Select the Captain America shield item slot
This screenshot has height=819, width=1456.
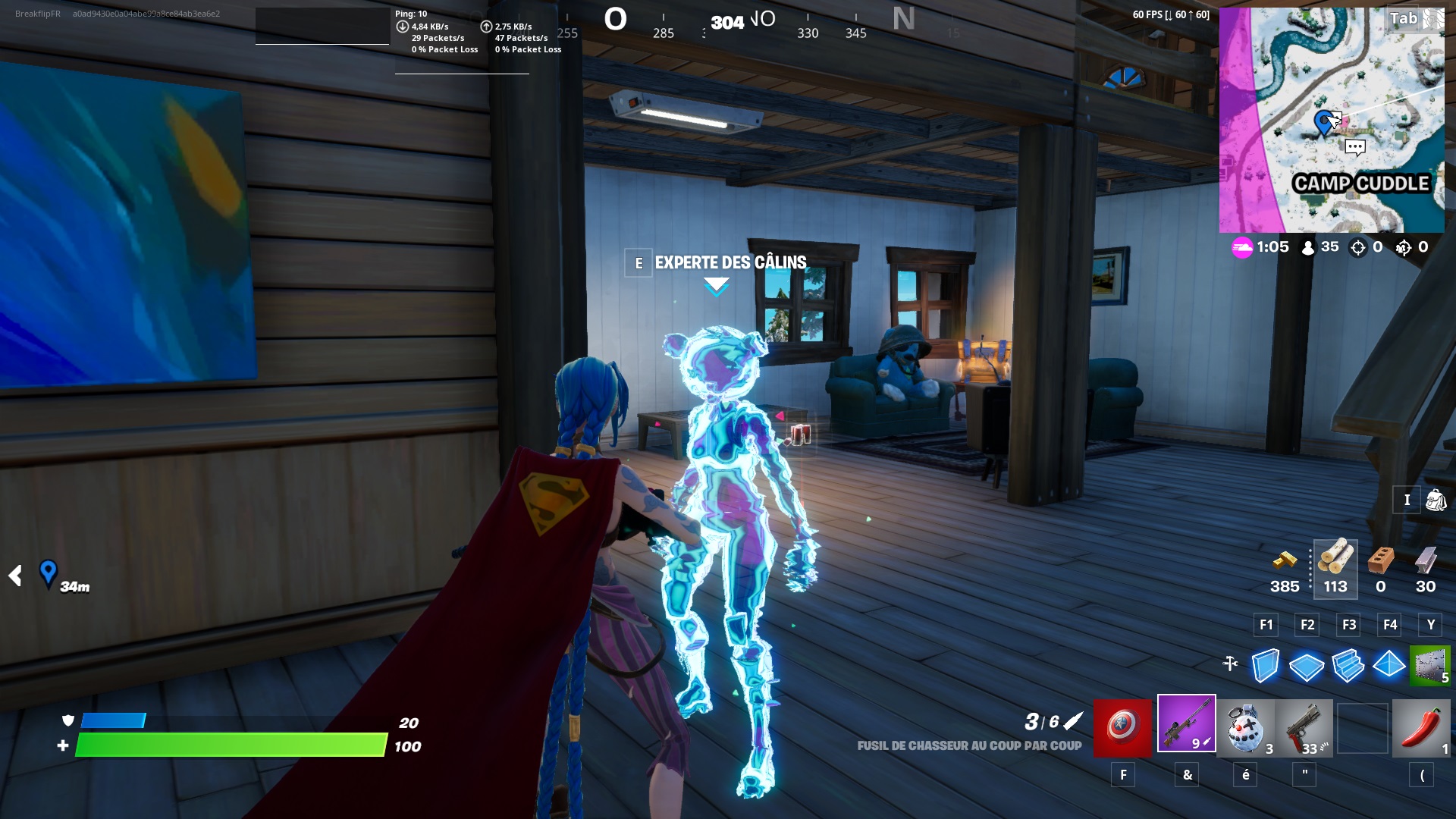point(1121,728)
